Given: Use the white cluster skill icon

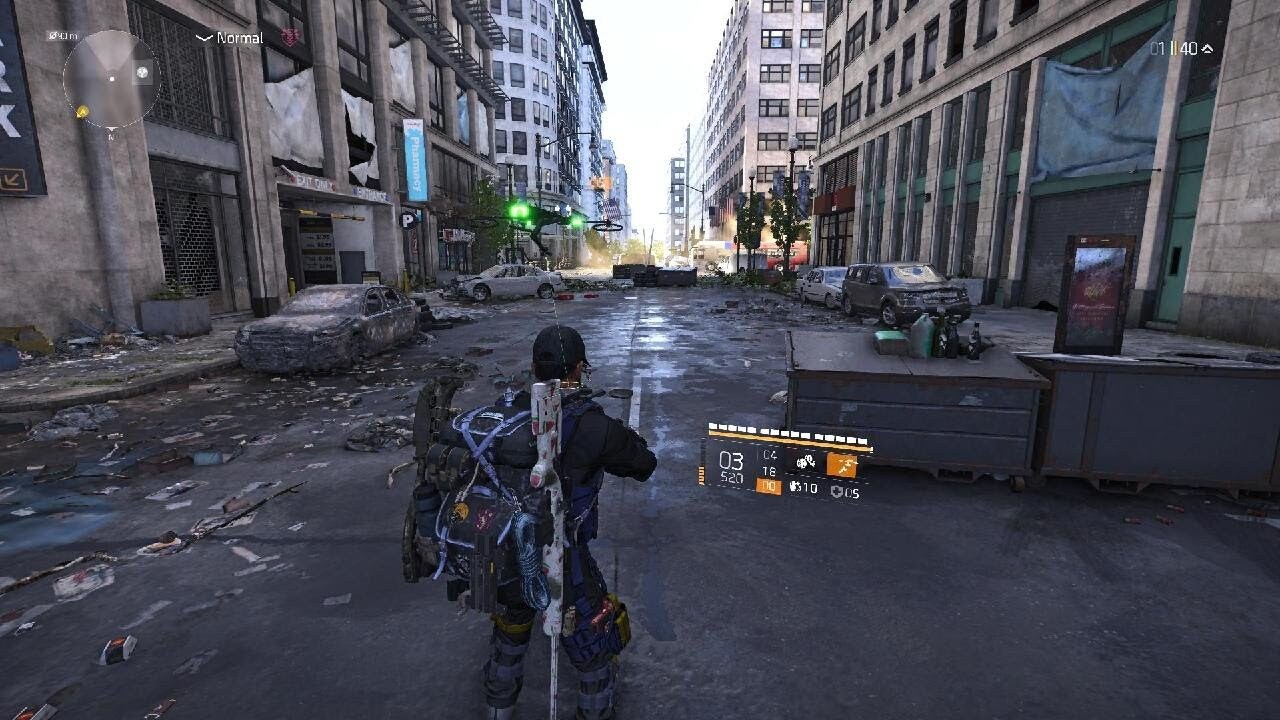Looking at the screenshot, I should click(804, 462).
